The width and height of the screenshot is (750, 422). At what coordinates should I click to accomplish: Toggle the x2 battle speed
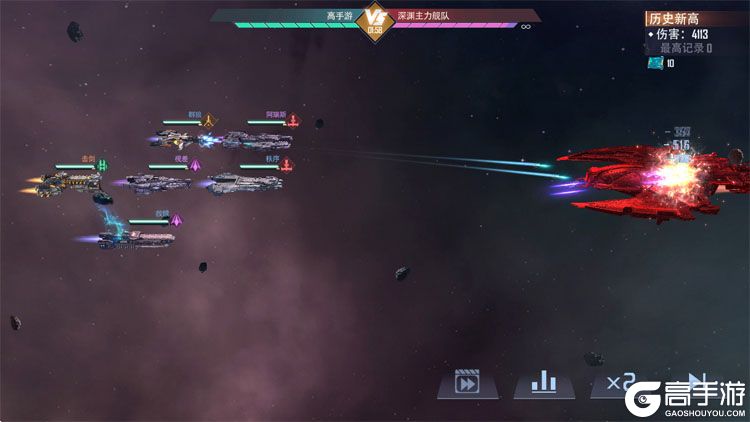point(613,382)
